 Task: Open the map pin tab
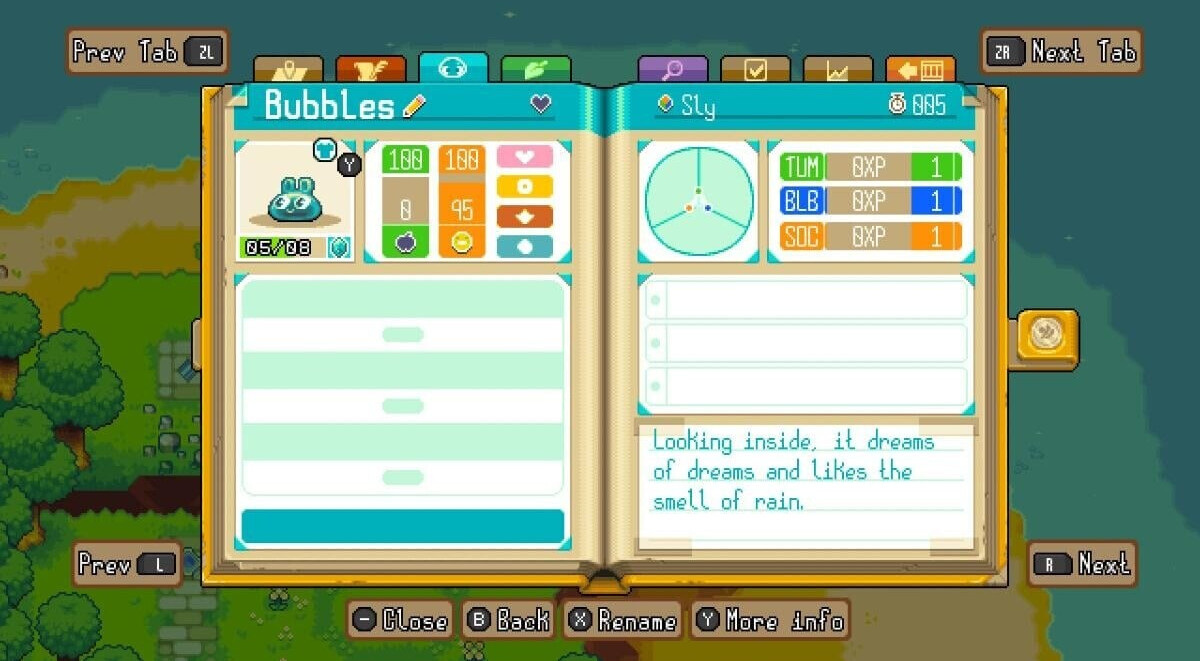tap(288, 70)
